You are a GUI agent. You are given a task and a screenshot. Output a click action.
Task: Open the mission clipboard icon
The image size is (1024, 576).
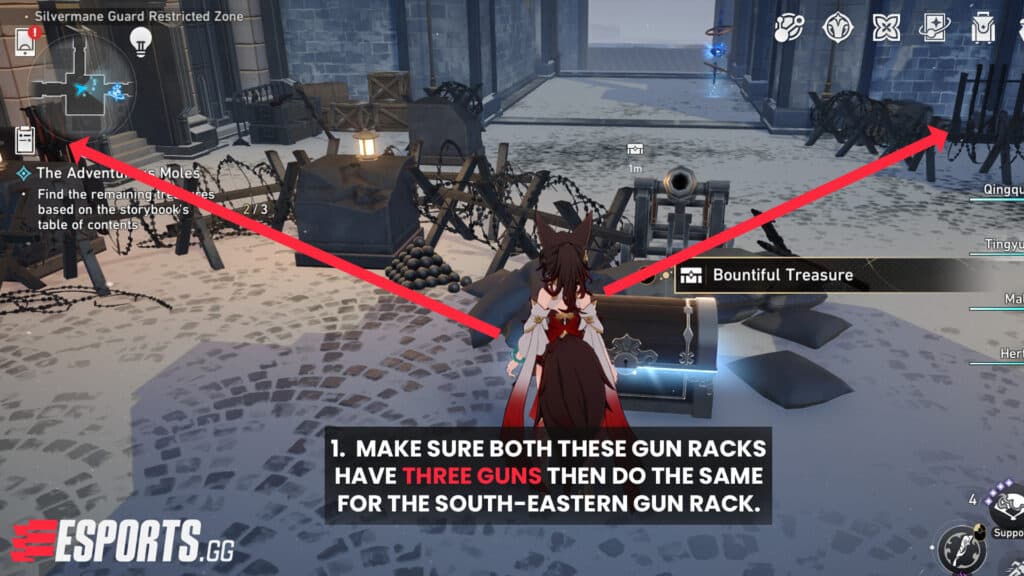(26, 141)
